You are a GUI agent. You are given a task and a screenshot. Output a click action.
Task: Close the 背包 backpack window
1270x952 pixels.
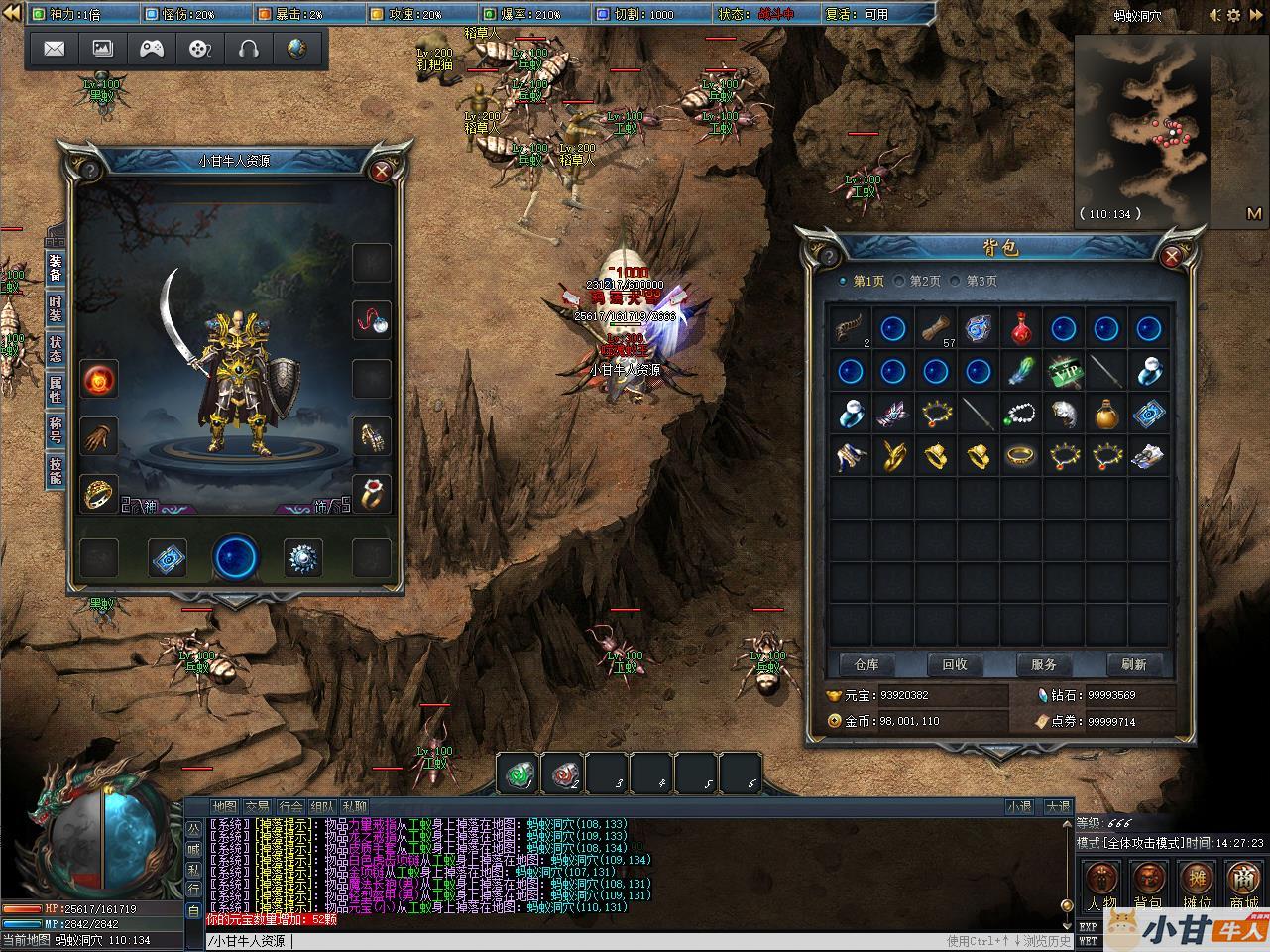1172,257
